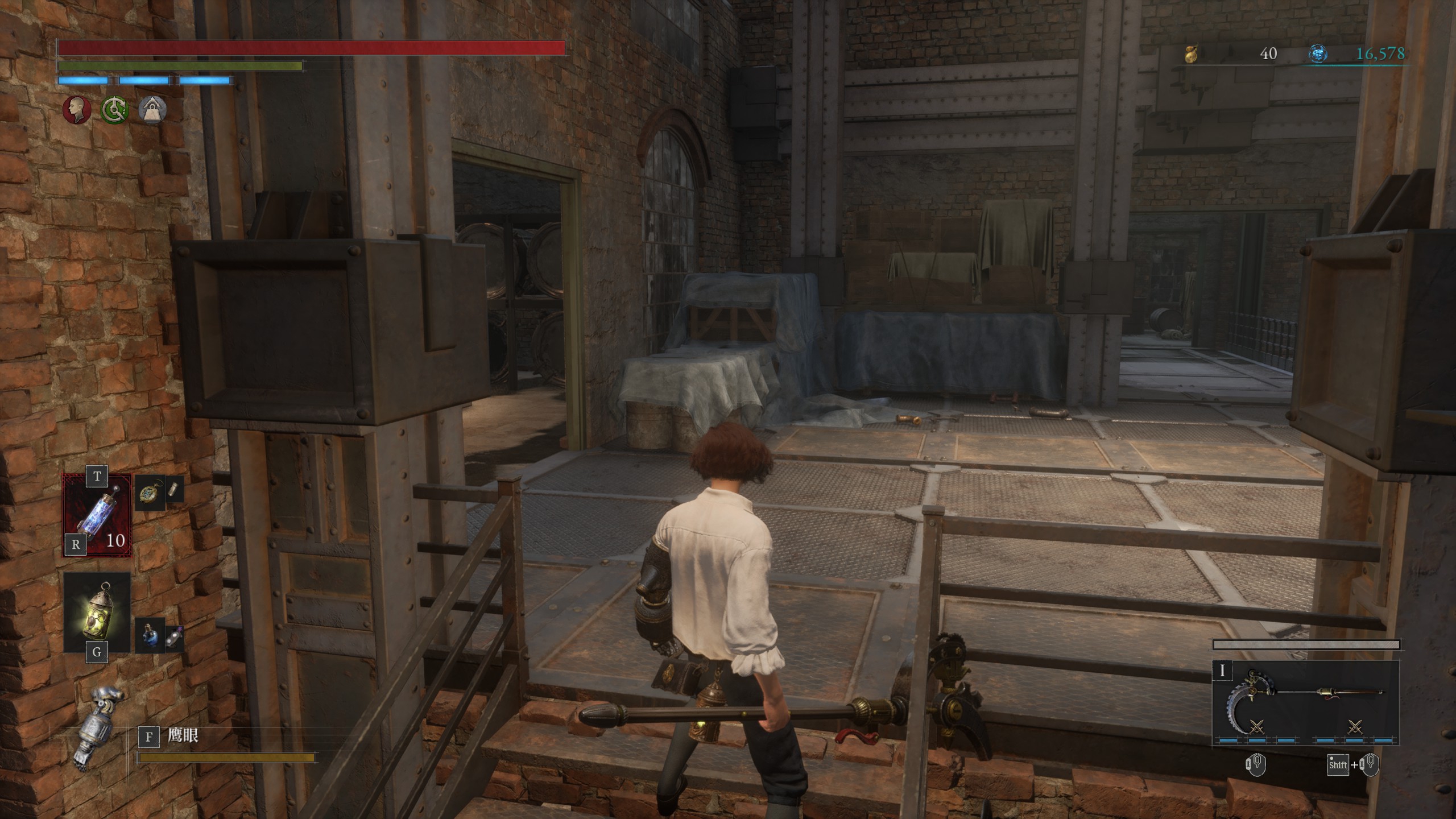Choose the gold pocket watch belt item
The width and height of the screenshot is (1456, 819).
tap(150, 492)
